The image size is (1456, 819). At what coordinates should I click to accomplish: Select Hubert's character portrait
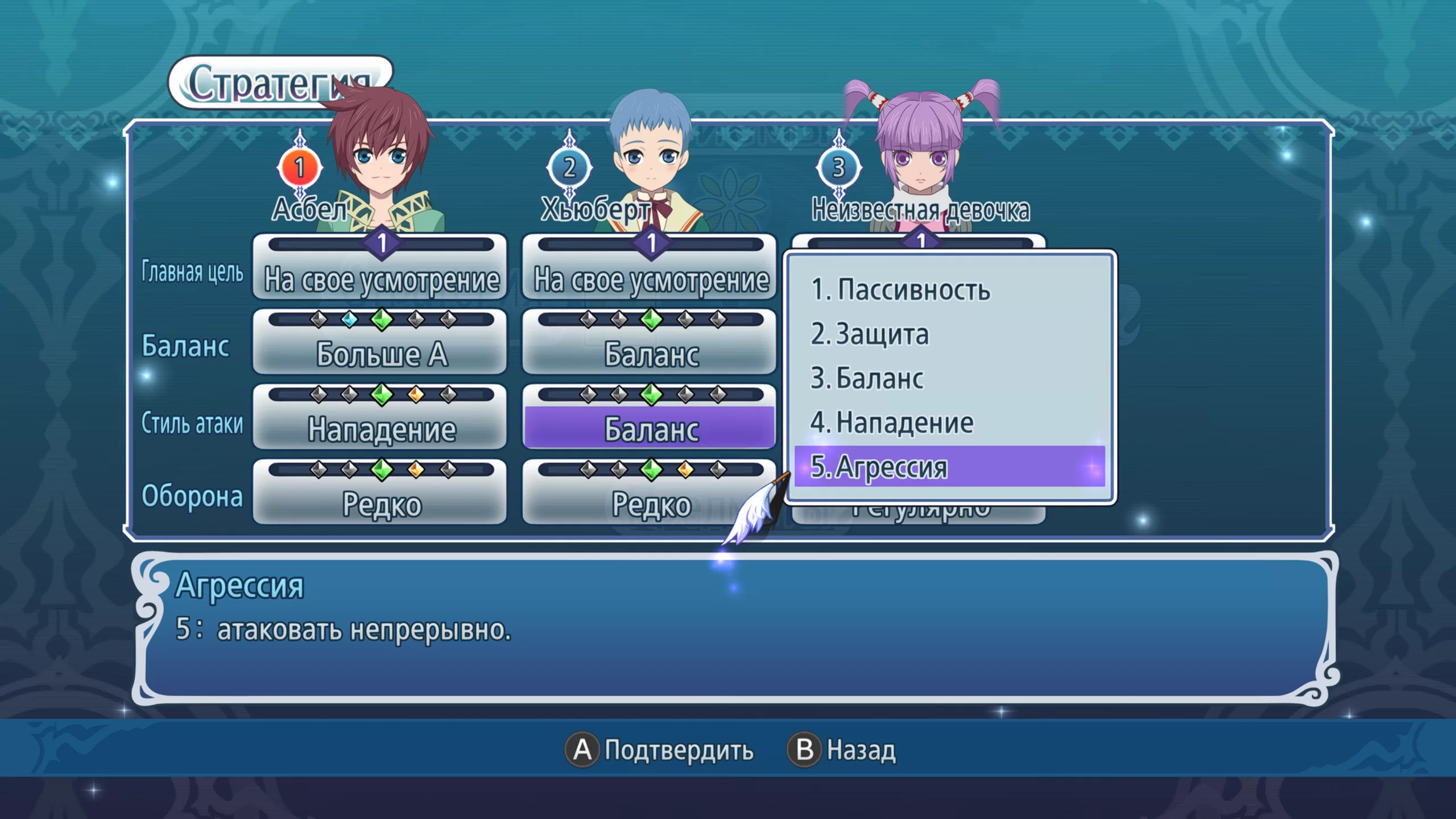[651, 159]
